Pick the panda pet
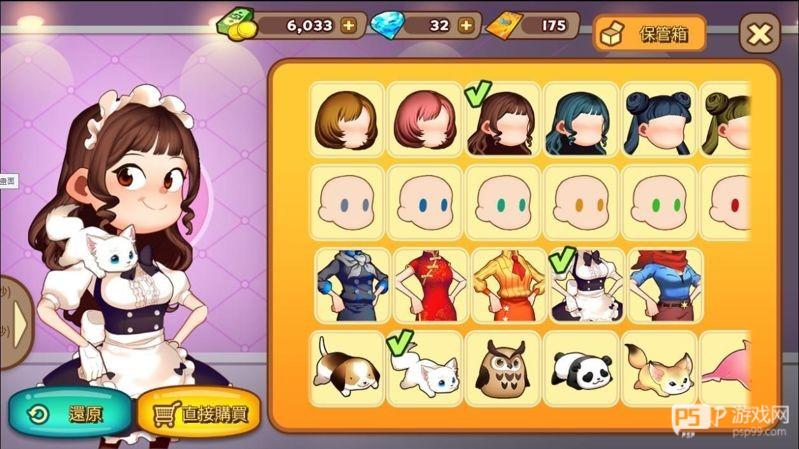Screen dimensions: 799x449 [580, 367]
